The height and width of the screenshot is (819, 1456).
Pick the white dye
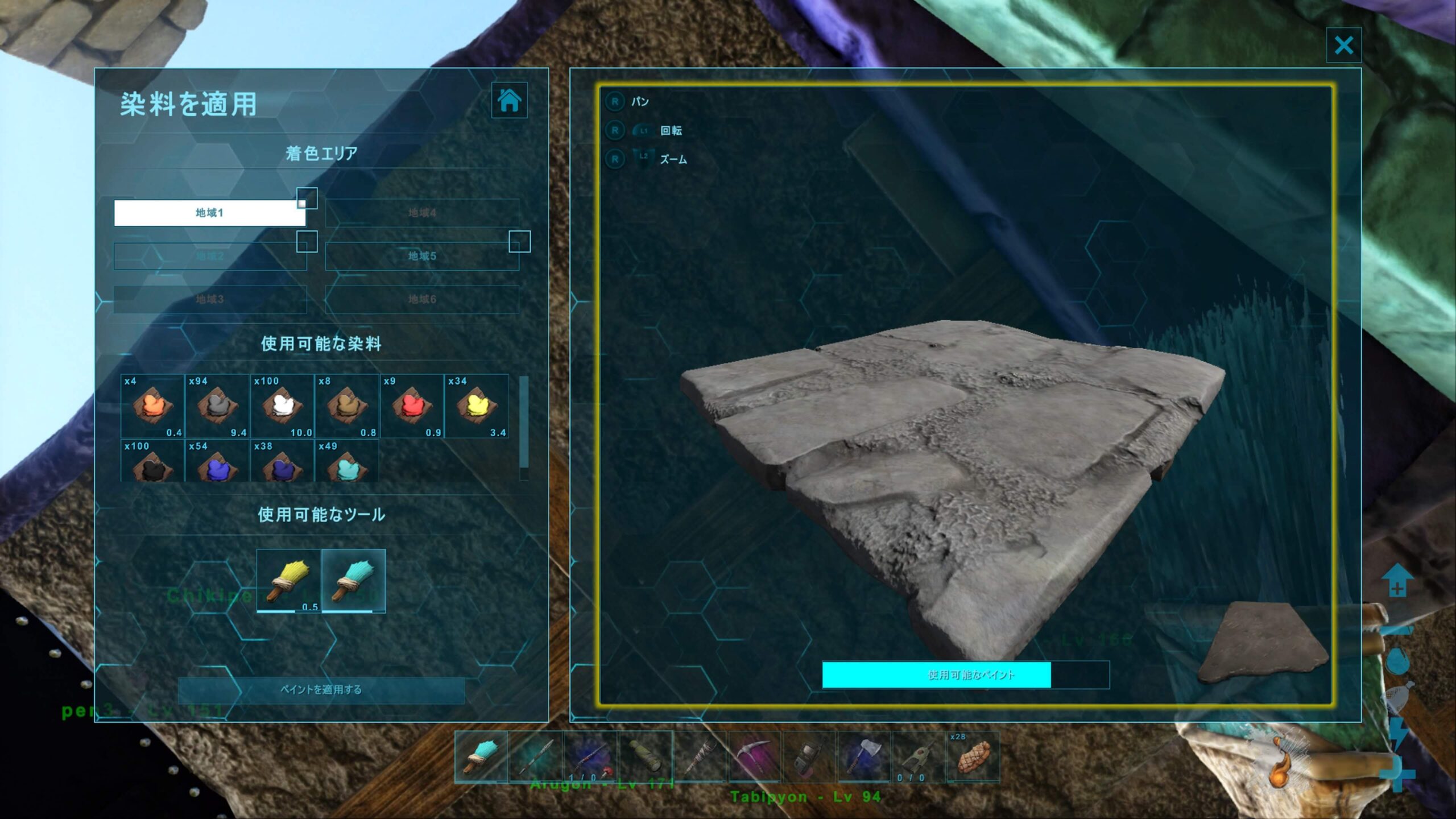[282, 406]
